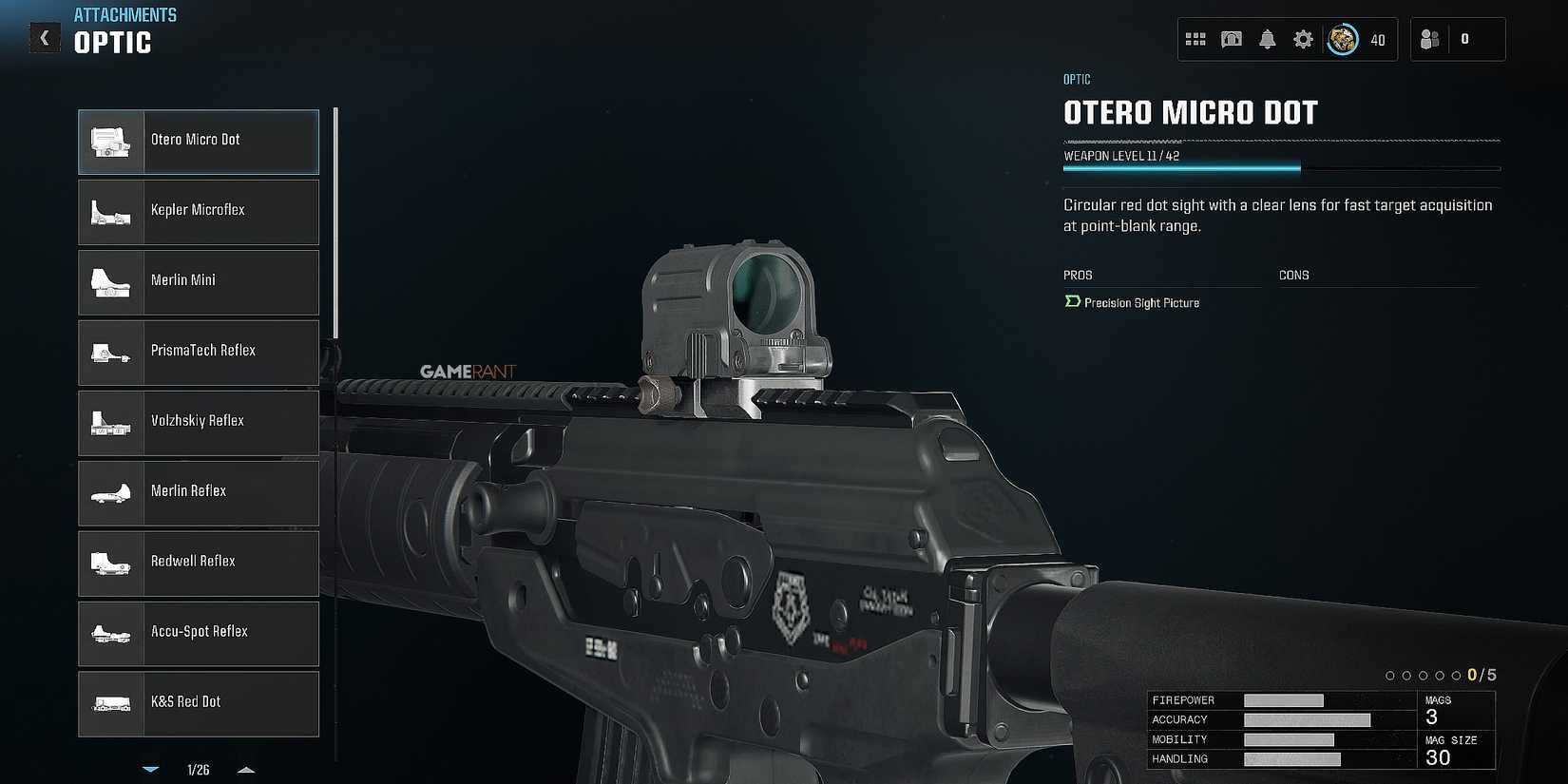Open the ATTACHMENTS header label

click(125, 14)
